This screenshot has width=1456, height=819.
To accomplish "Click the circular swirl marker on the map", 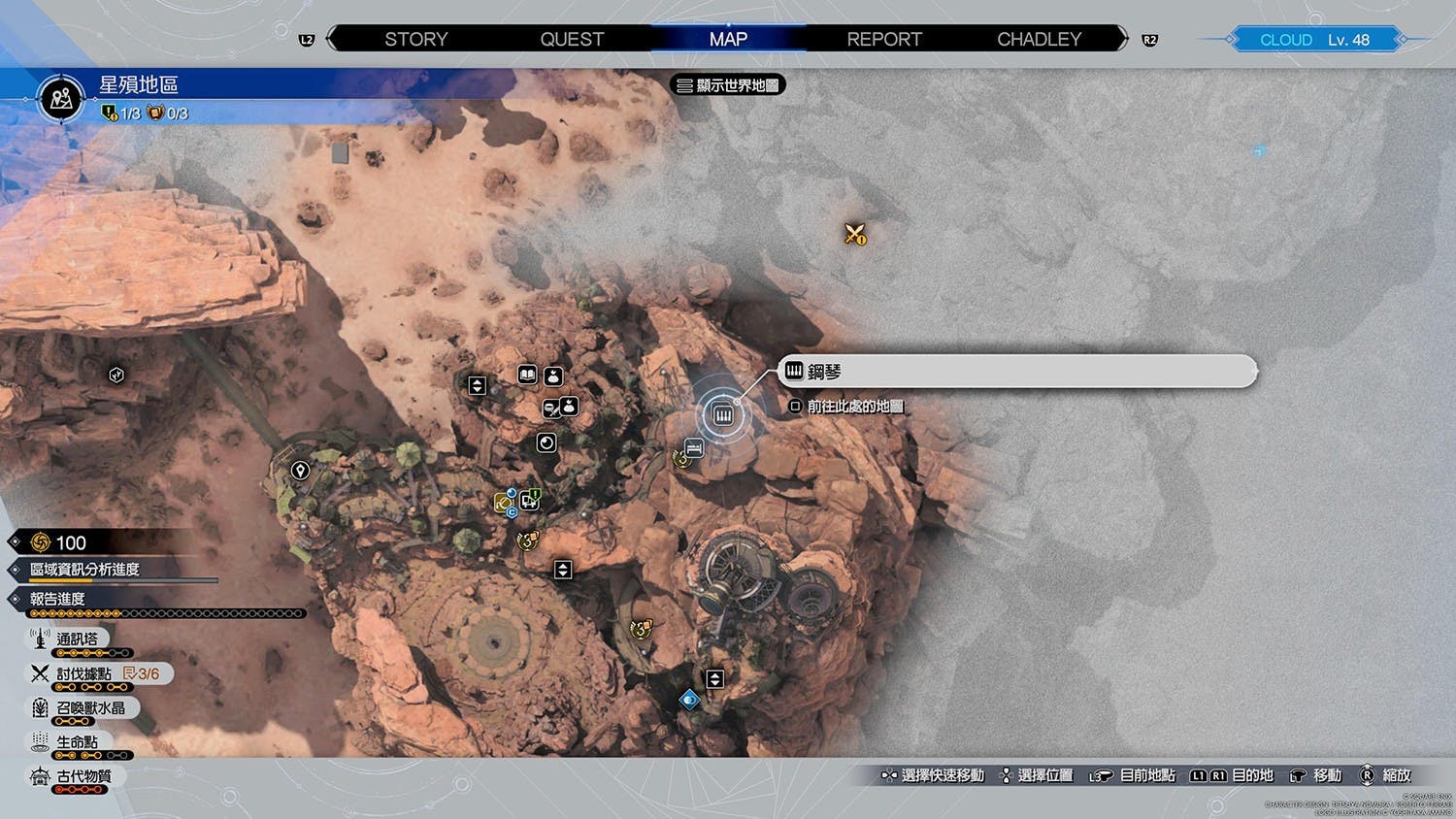I will tap(546, 443).
